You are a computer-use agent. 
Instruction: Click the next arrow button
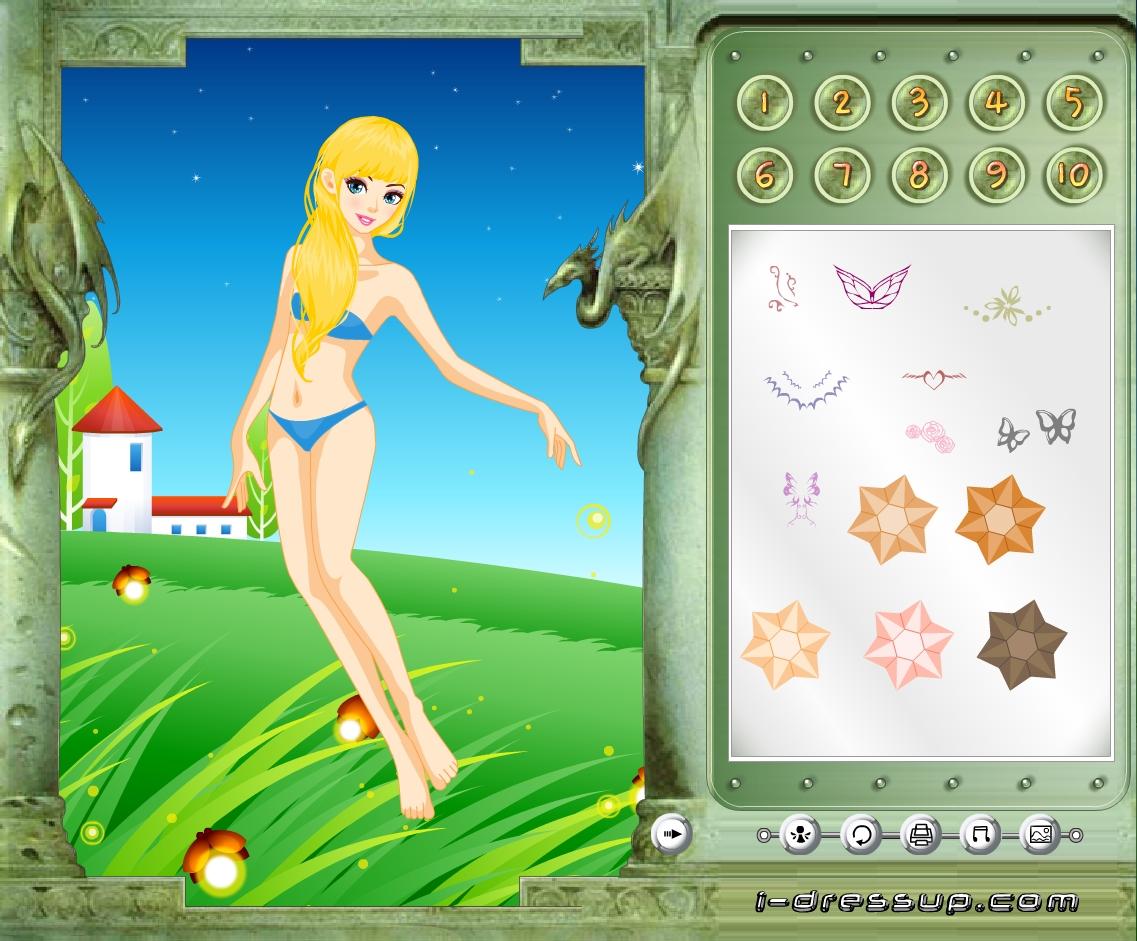[672, 833]
